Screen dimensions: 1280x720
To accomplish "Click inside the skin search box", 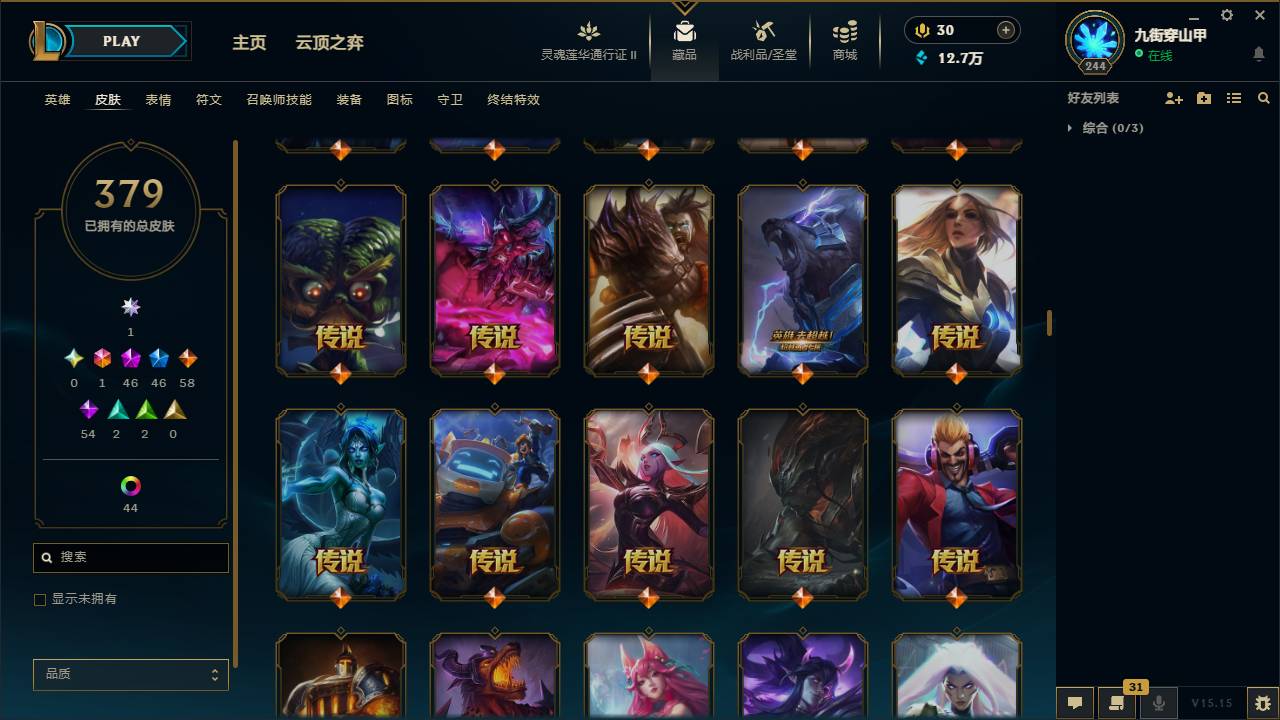I will pos(130,557).
